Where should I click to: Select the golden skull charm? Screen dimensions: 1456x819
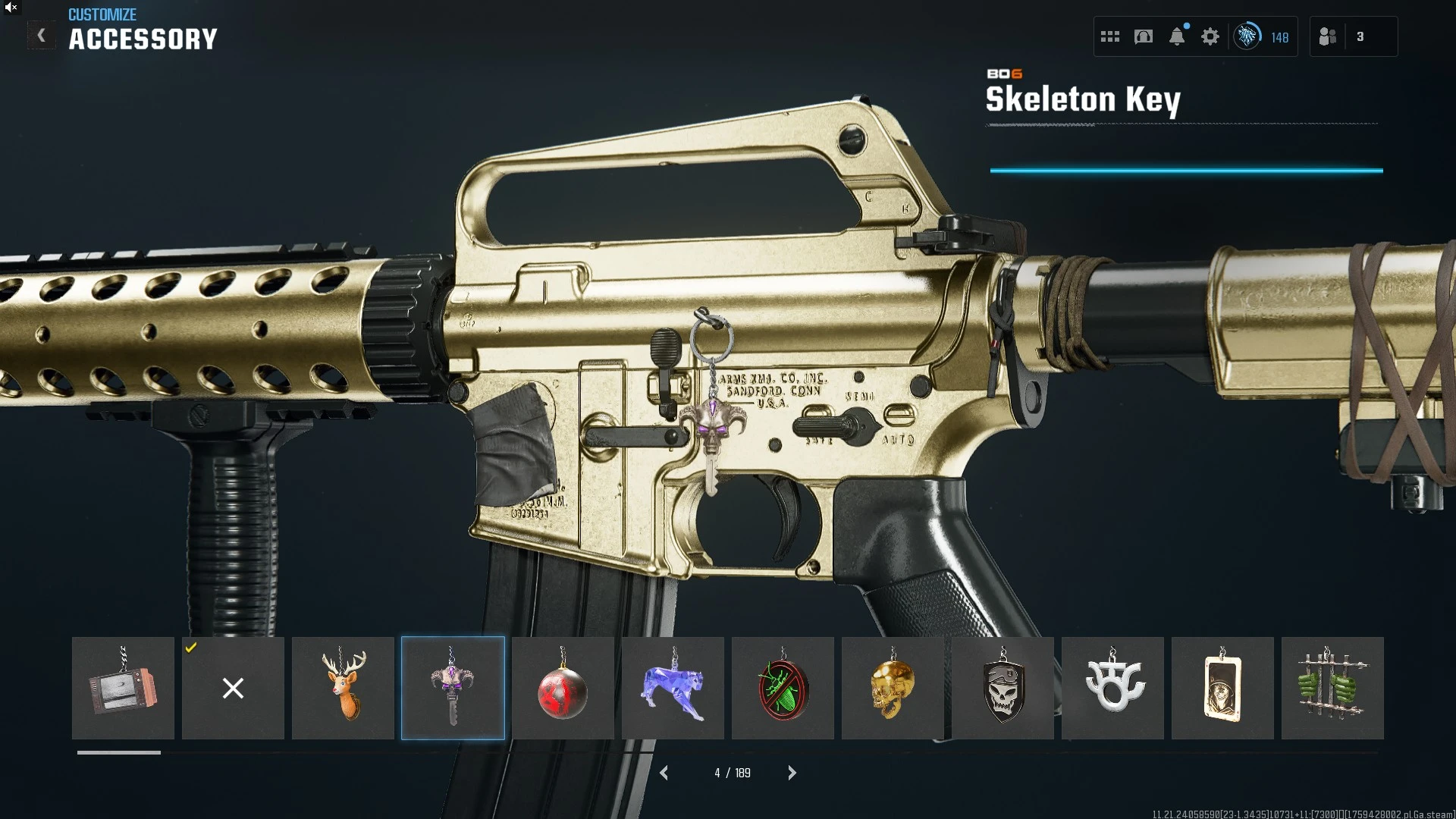893,688
